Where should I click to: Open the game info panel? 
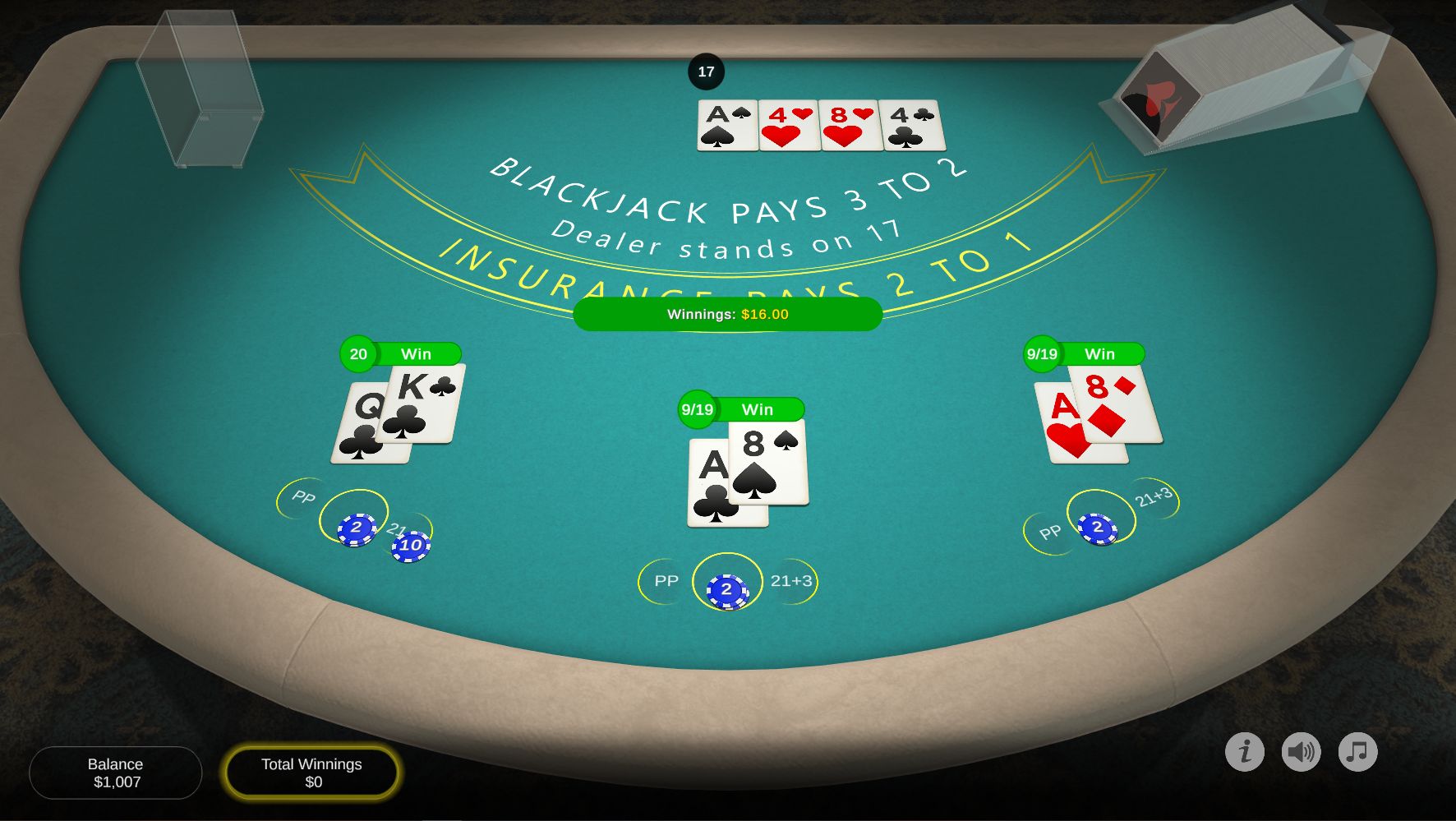1245,751
